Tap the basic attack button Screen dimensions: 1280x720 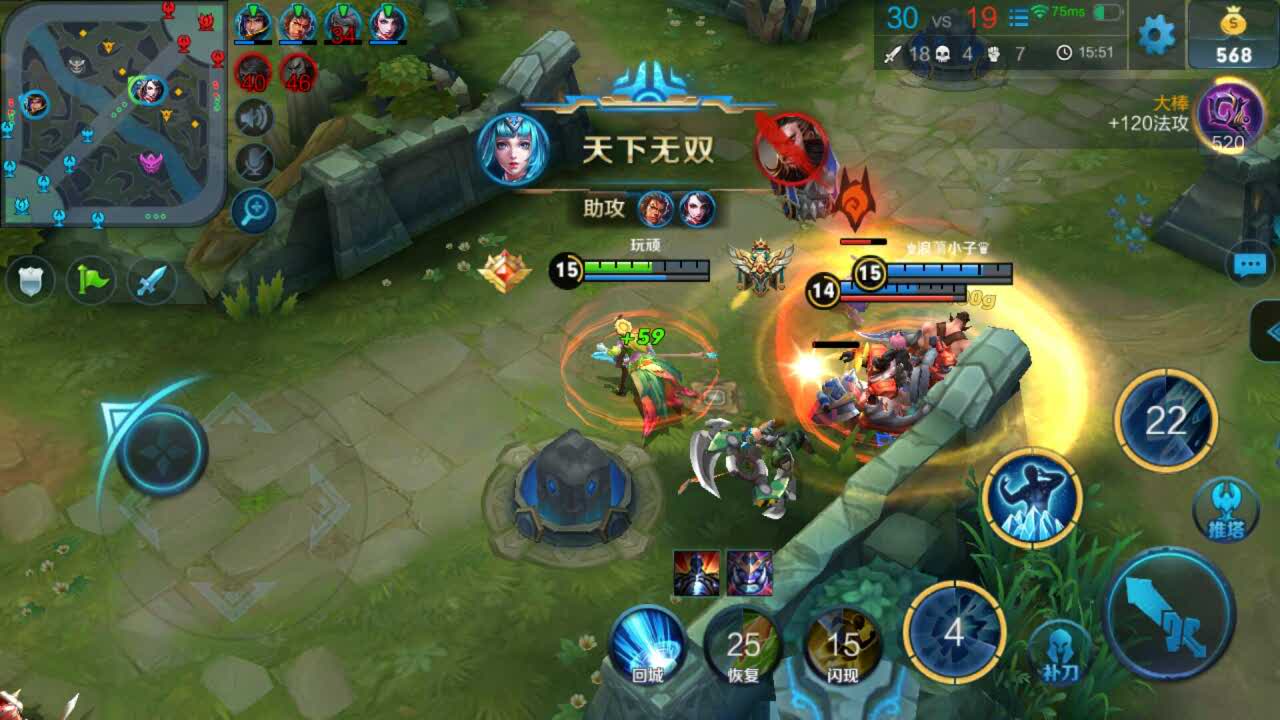click(x=1168, y=612)
